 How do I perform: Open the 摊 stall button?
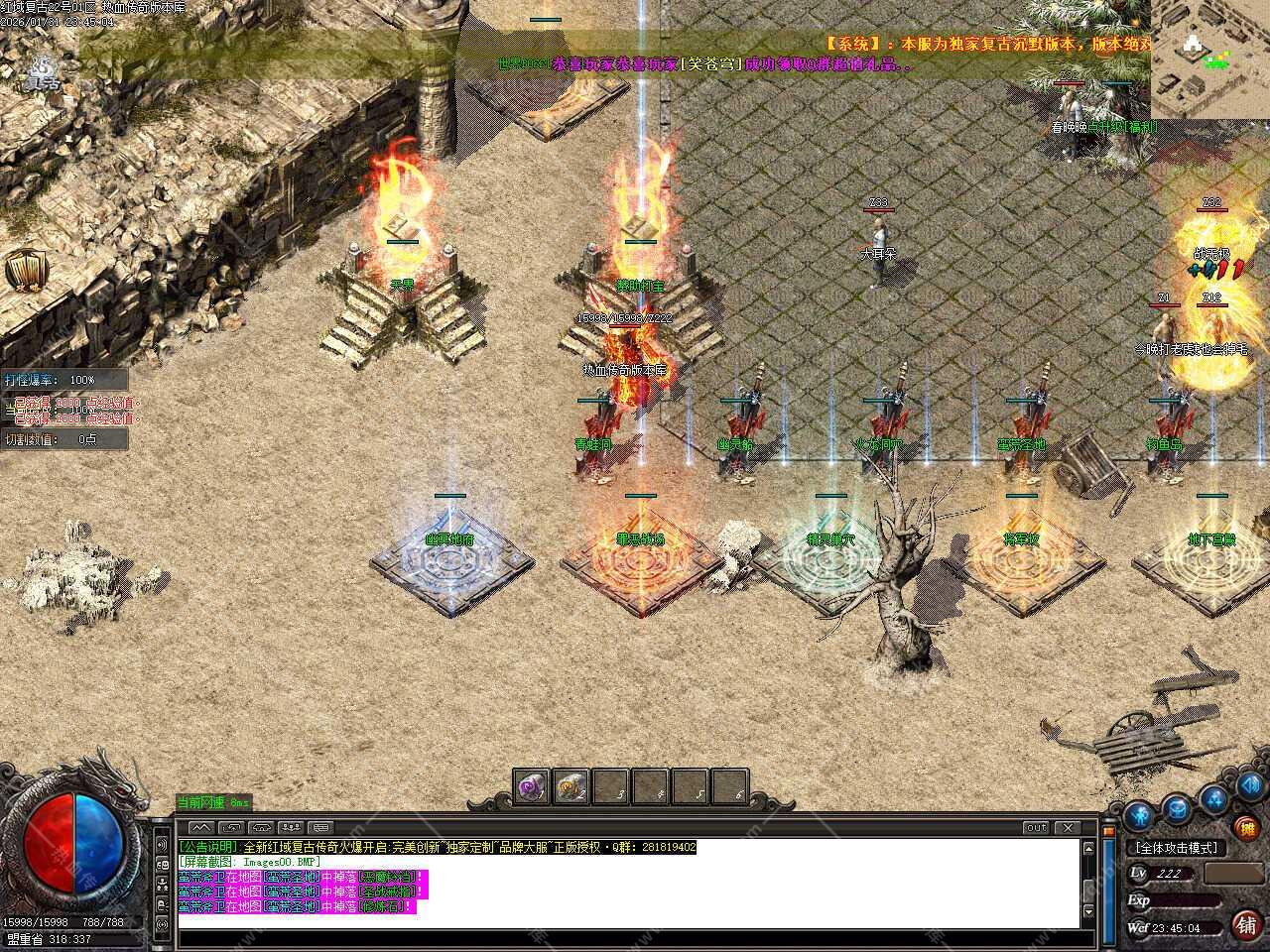1244,828
